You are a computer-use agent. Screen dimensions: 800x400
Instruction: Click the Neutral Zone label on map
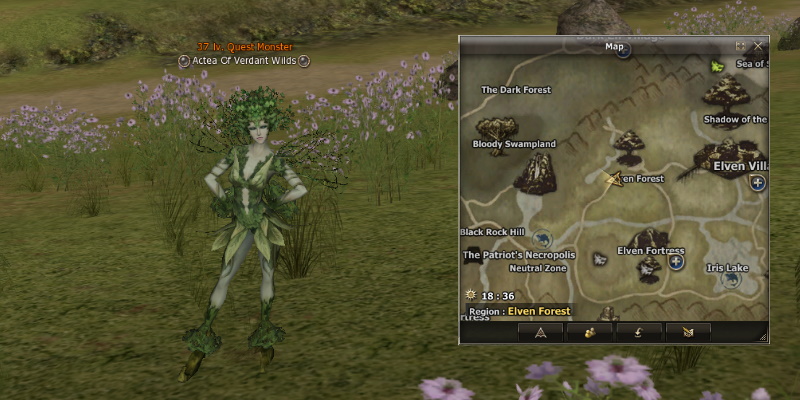pos(538,269)
